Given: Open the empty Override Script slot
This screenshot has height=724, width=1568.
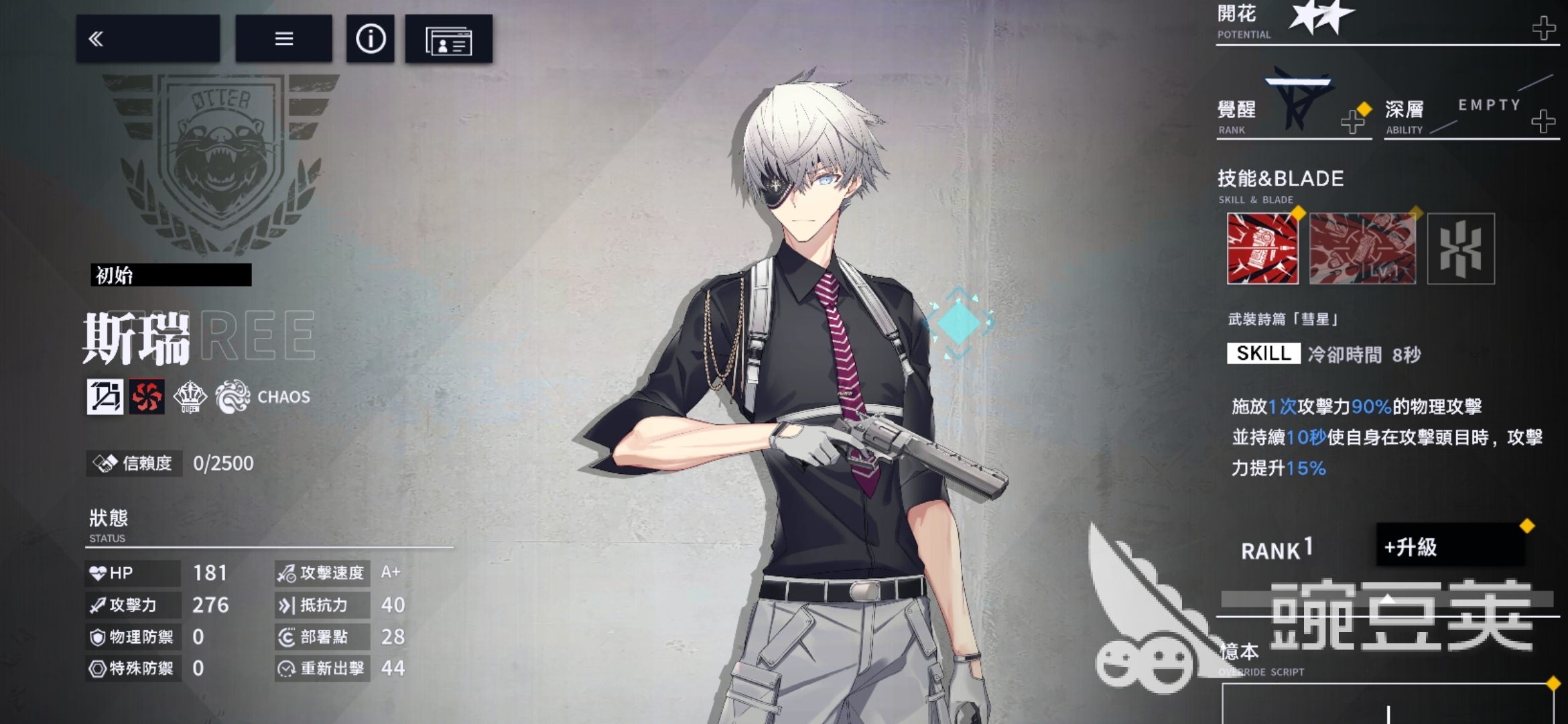Looking at the screenshot, I should [x=1387, y=704].
